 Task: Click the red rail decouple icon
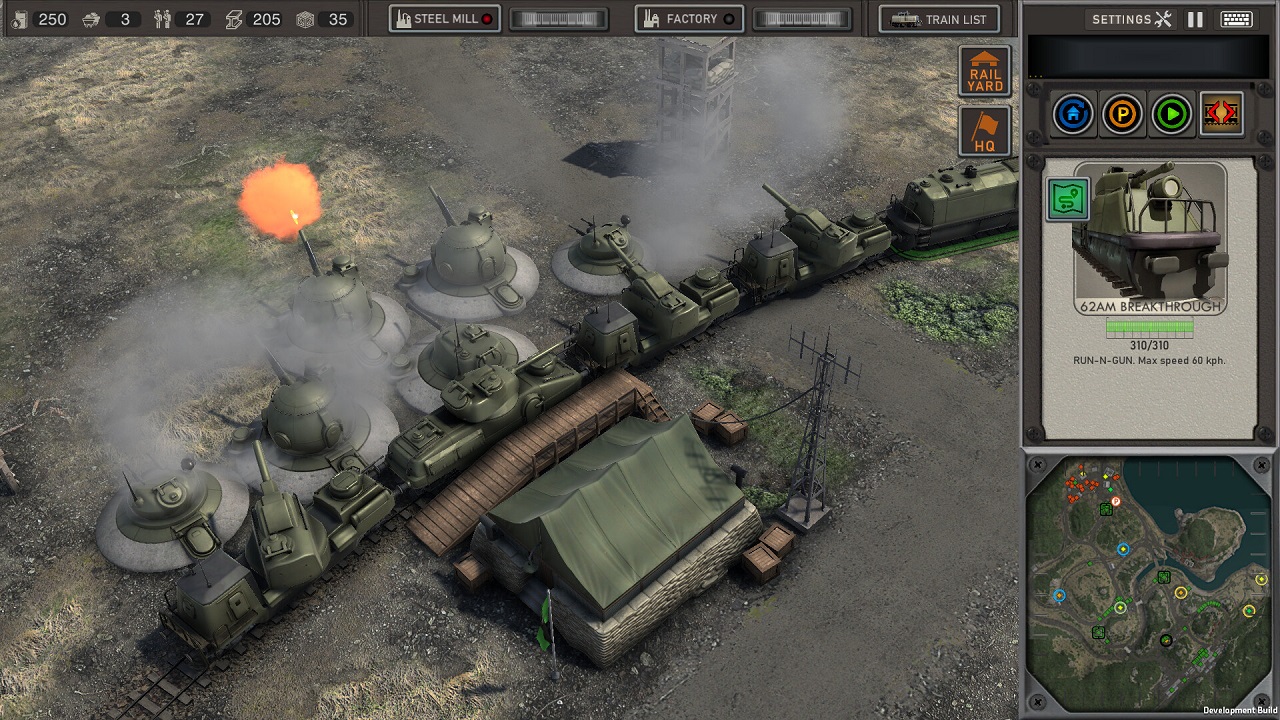[1221, 113]
